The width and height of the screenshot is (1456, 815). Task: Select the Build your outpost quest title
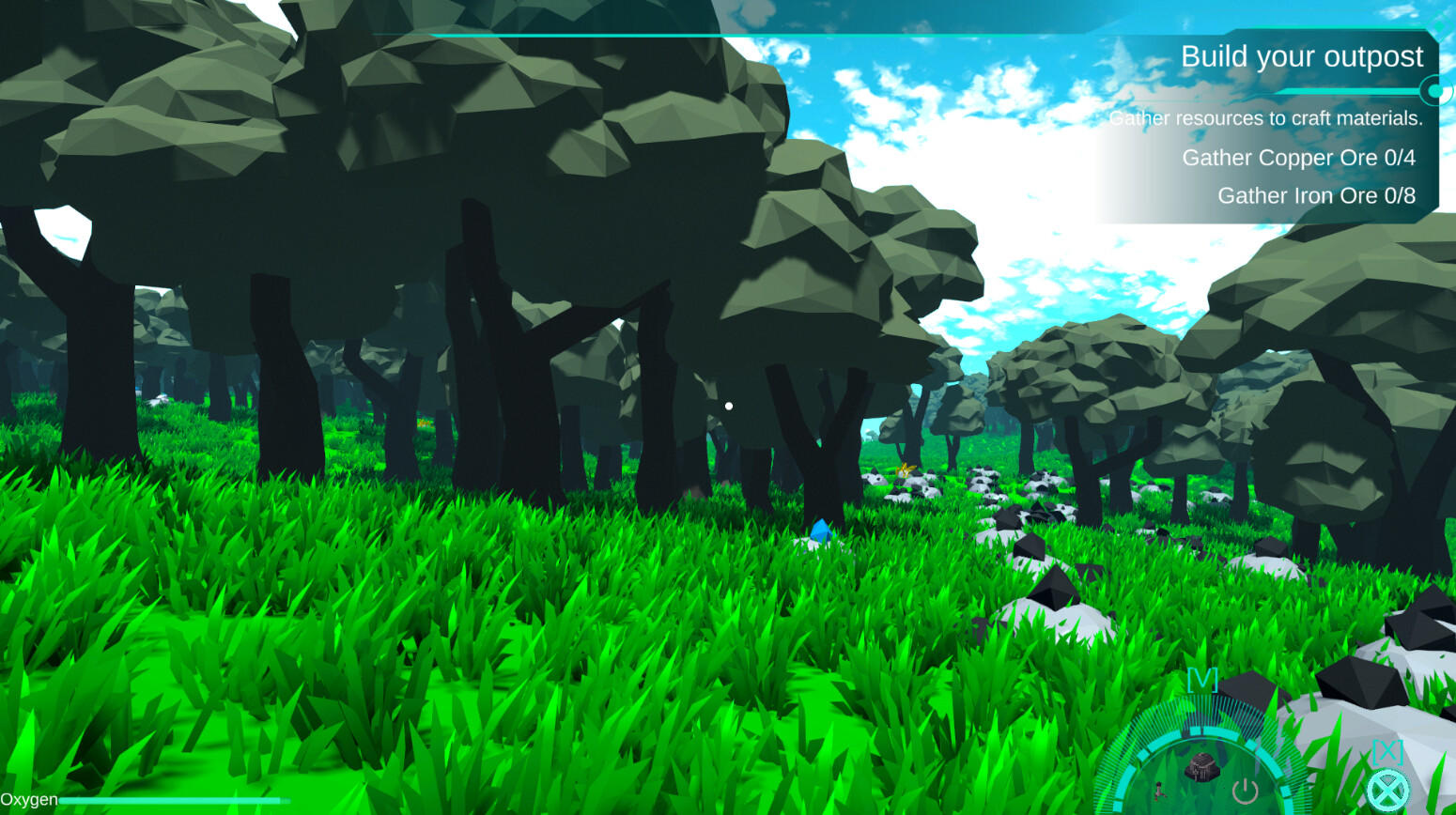click(1302, 56)
